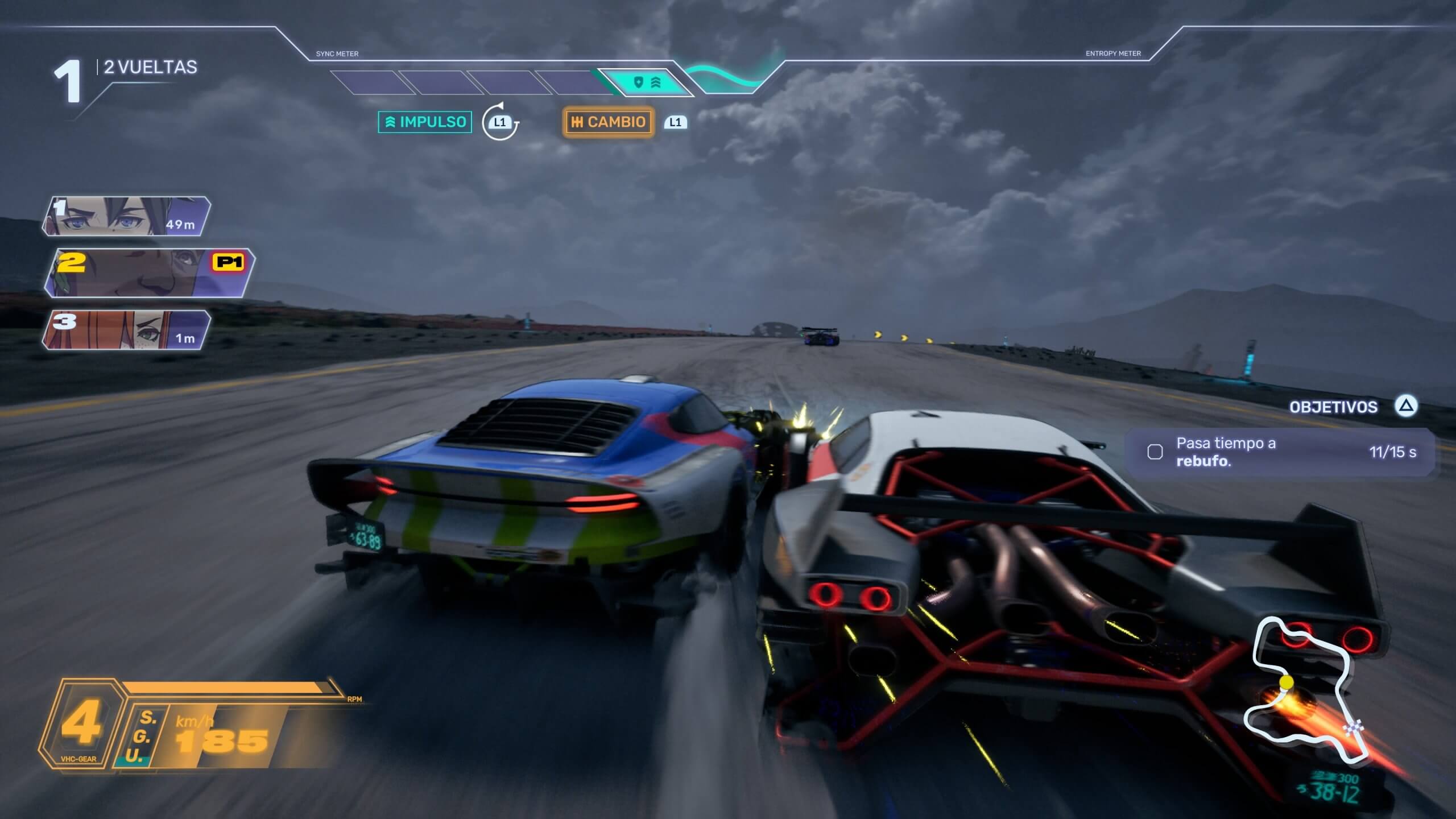Open the OBJETIVOS objectives panel

(x=1334, y=407)
